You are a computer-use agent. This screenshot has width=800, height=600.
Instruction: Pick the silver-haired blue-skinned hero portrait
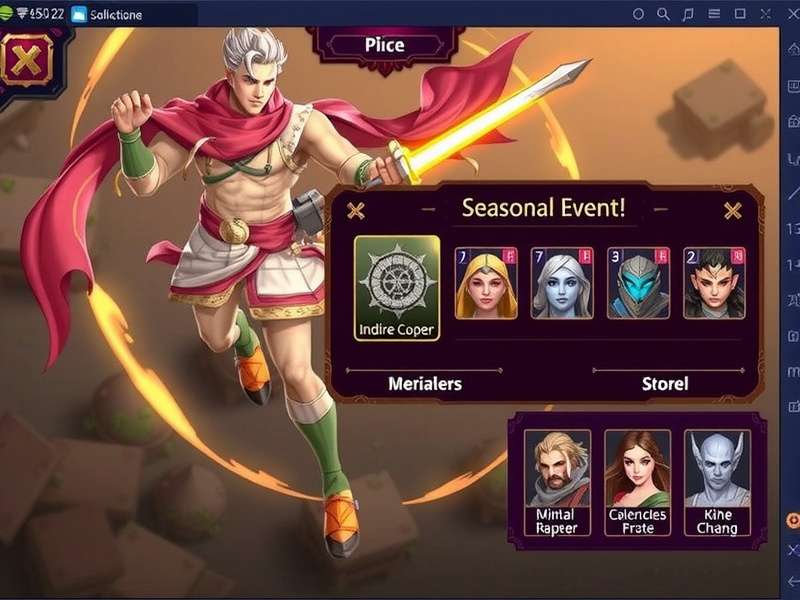562,283
